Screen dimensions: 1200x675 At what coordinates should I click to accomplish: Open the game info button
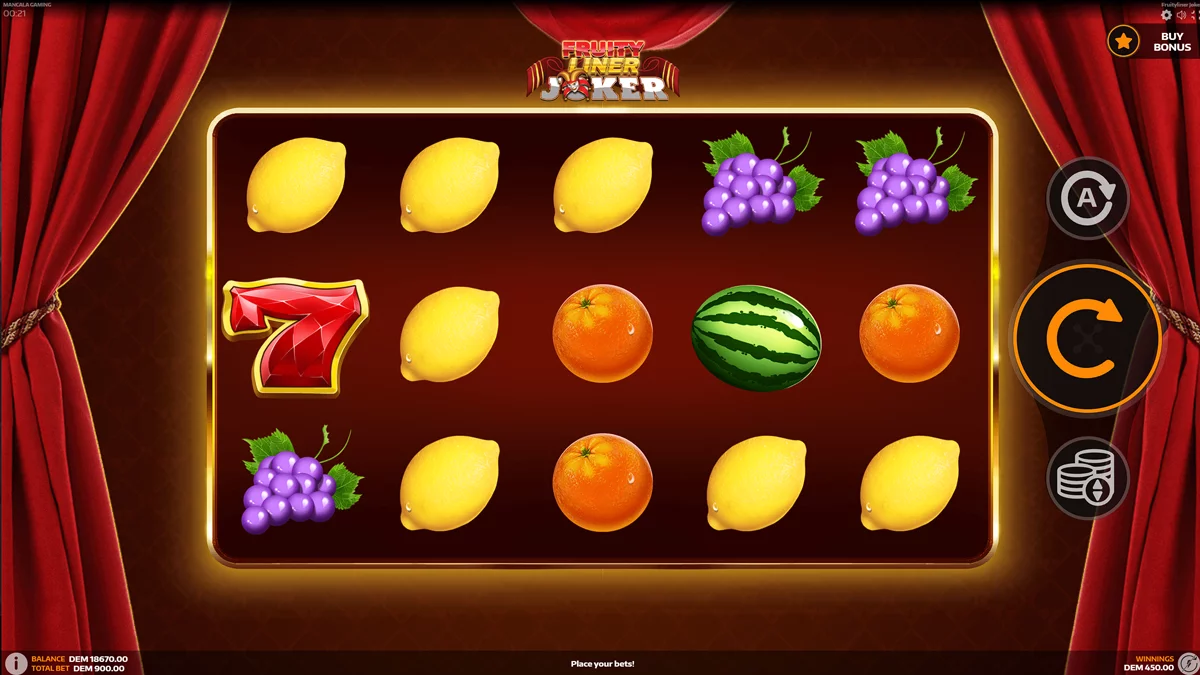(15, 663)
